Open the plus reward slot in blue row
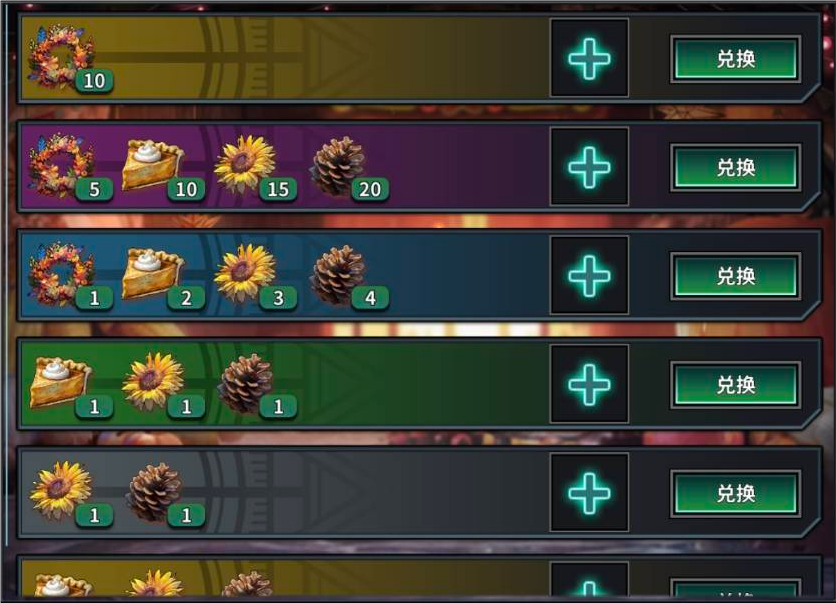This screenshot has width=836, height=603. click(589, 276)
